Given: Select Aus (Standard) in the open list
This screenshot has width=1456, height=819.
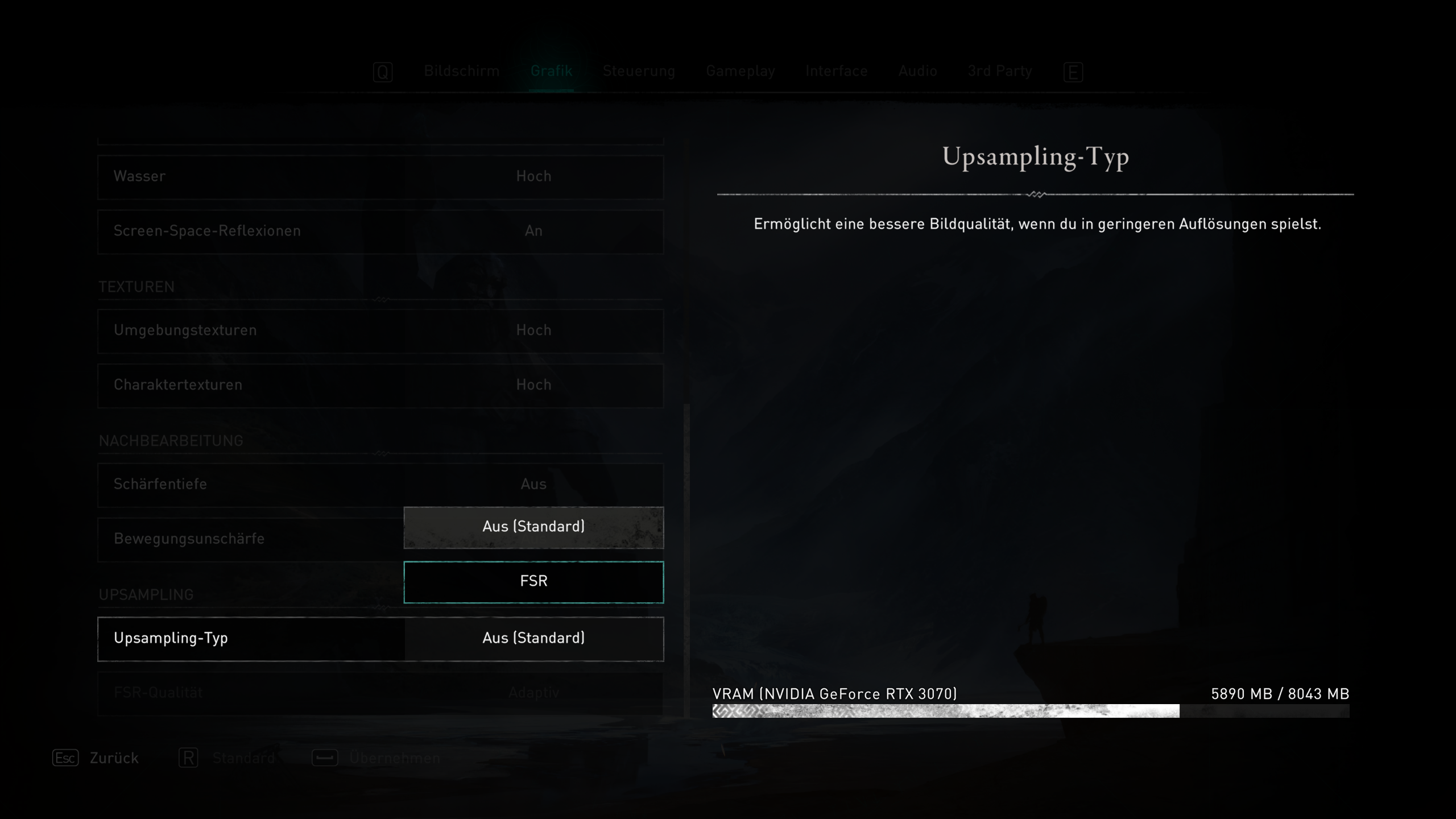Looking at the screenshot, I should pyautogui.click(x=533, y=527).
